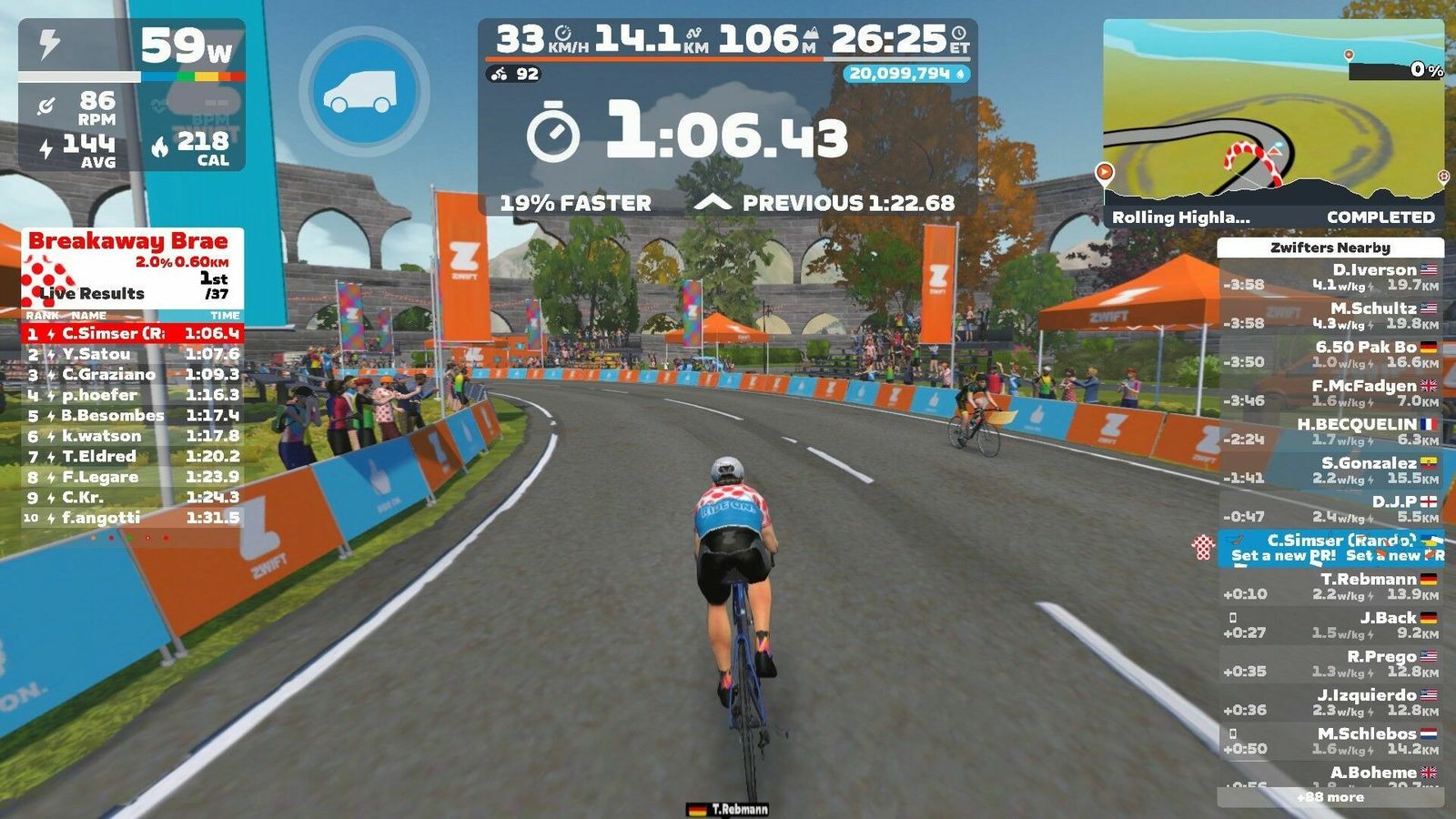Select B.Besombes in live results
Image resolution: width=1456 pixels, height=819 pixels.
pos(132,415)
